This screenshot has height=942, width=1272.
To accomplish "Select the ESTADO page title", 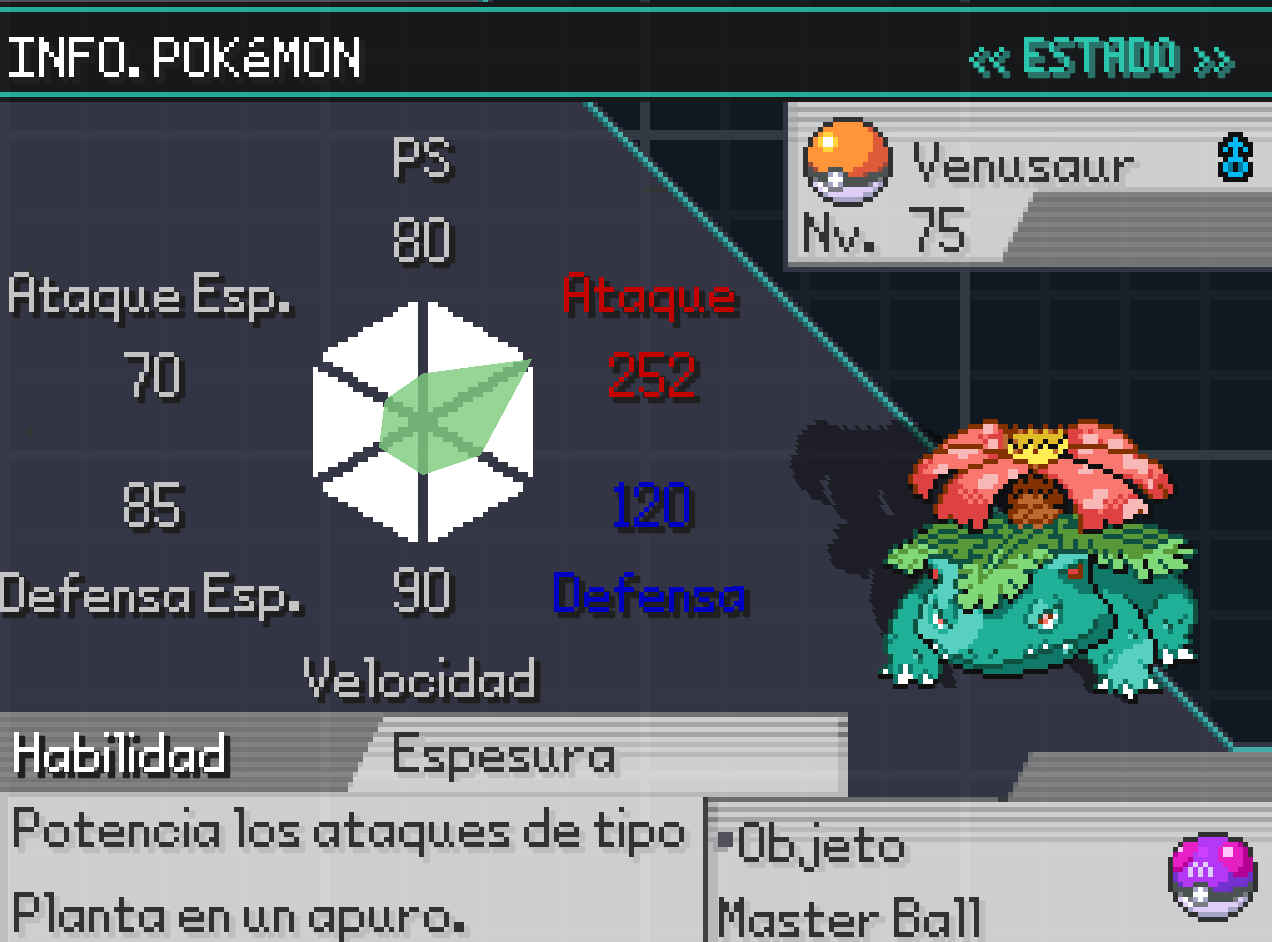I will pos(1100,60).
